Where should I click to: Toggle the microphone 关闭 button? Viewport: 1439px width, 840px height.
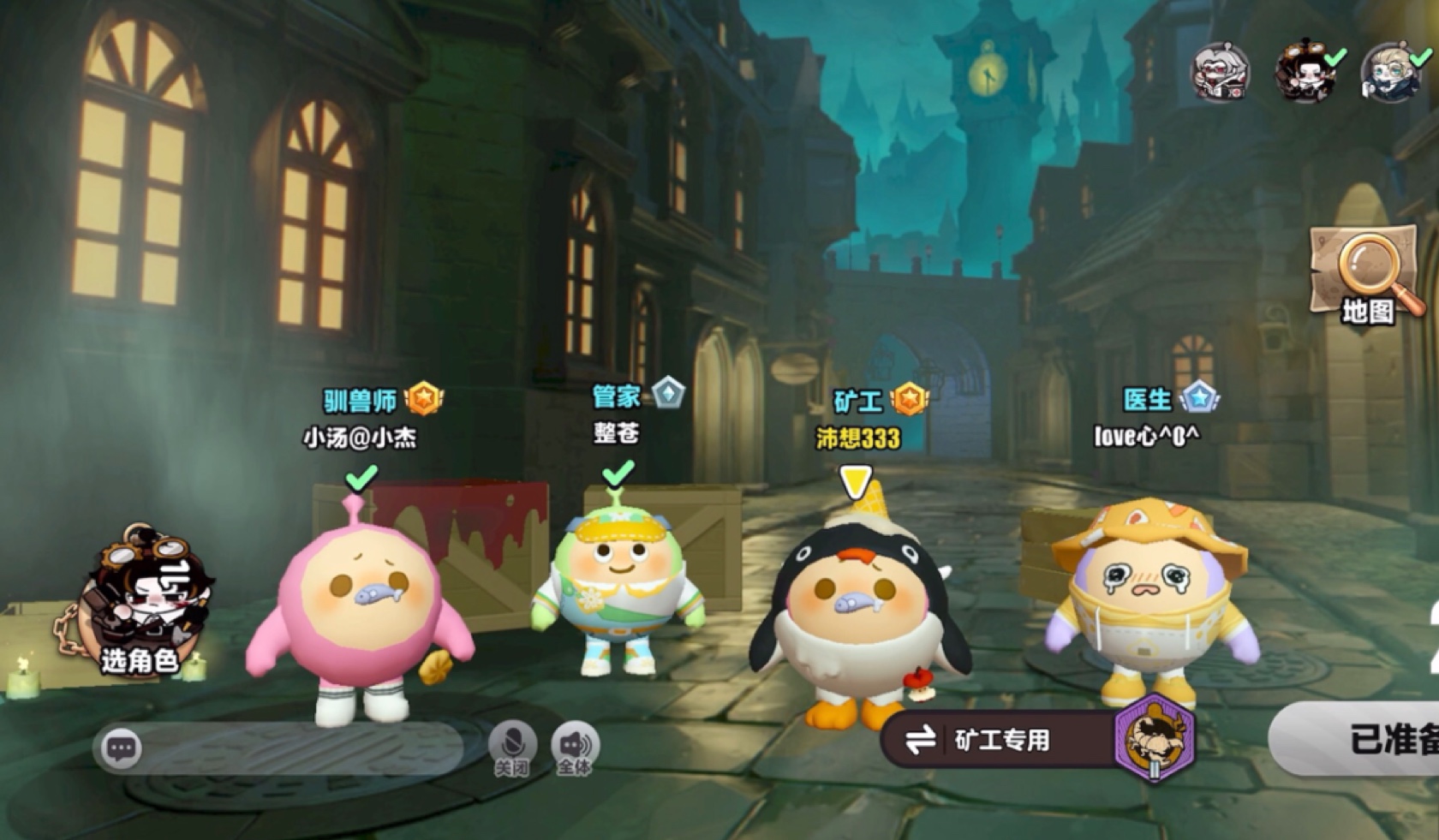(512, 747)
